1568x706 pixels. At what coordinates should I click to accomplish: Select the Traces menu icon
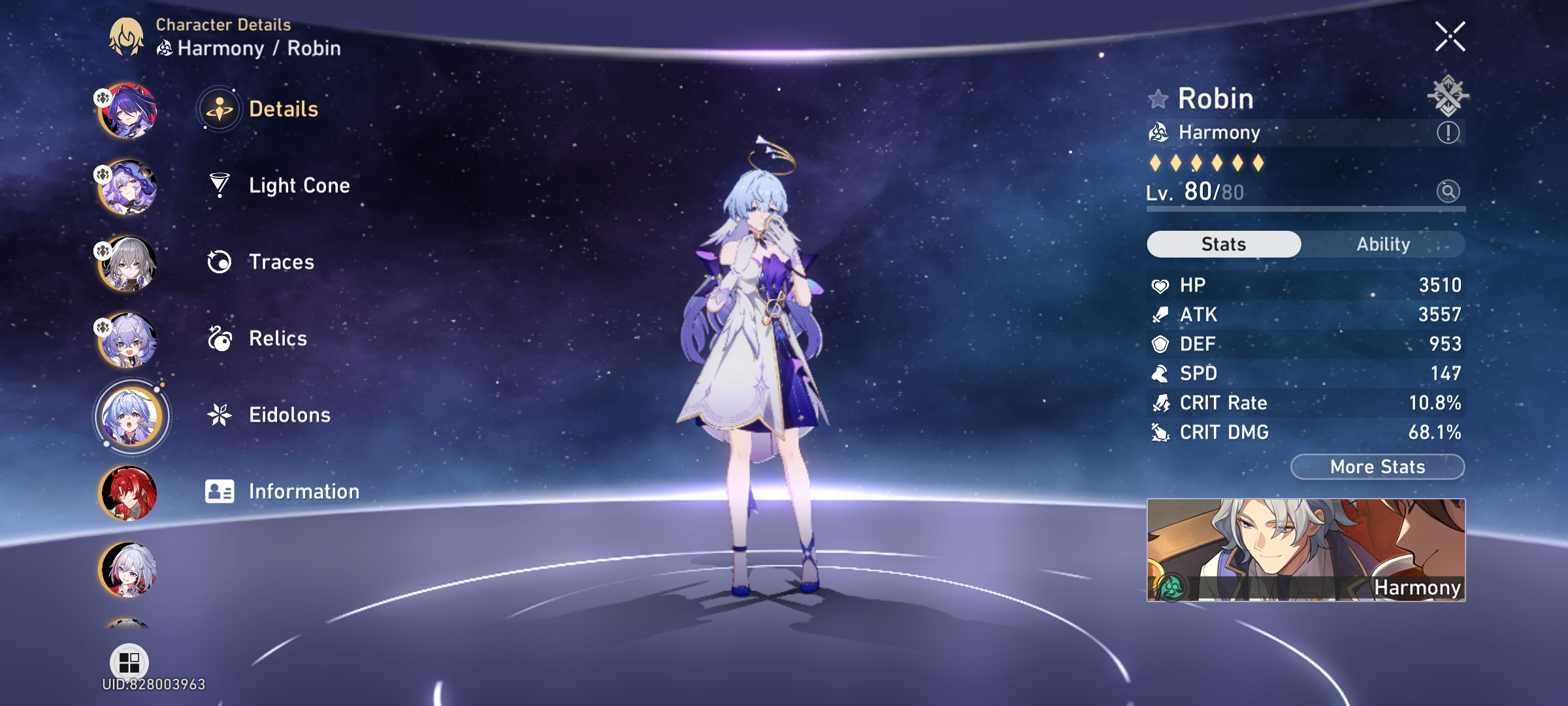click(221, 261)
